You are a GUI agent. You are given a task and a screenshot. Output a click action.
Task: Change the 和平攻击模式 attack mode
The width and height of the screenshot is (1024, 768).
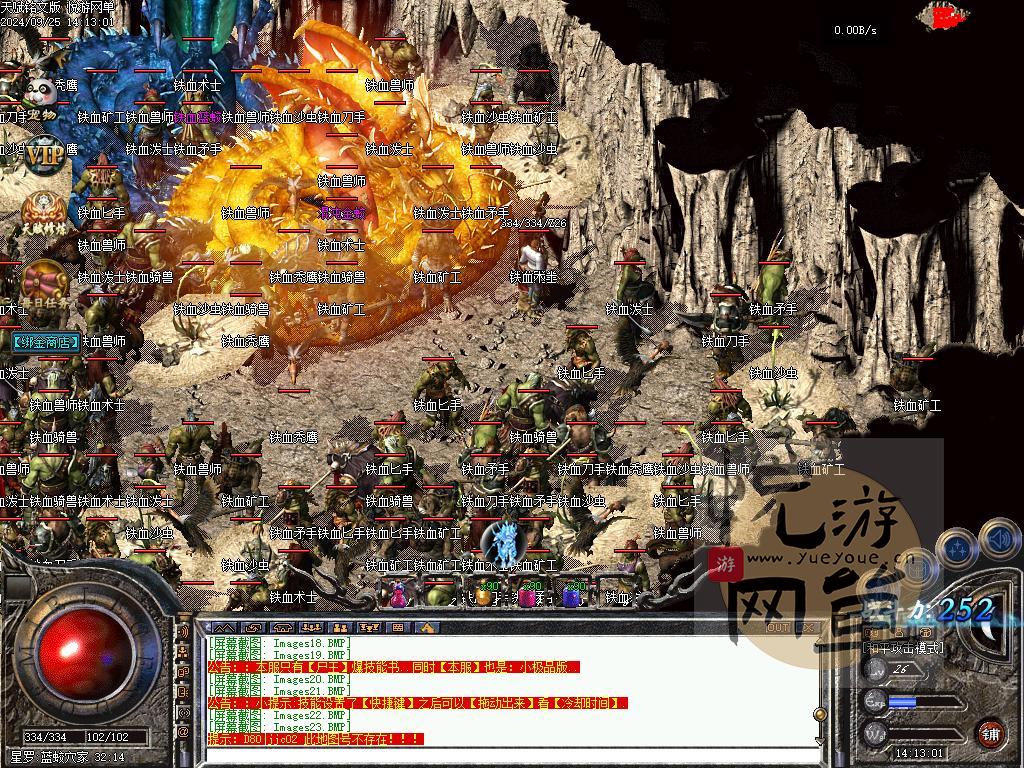tap(904, 648)
